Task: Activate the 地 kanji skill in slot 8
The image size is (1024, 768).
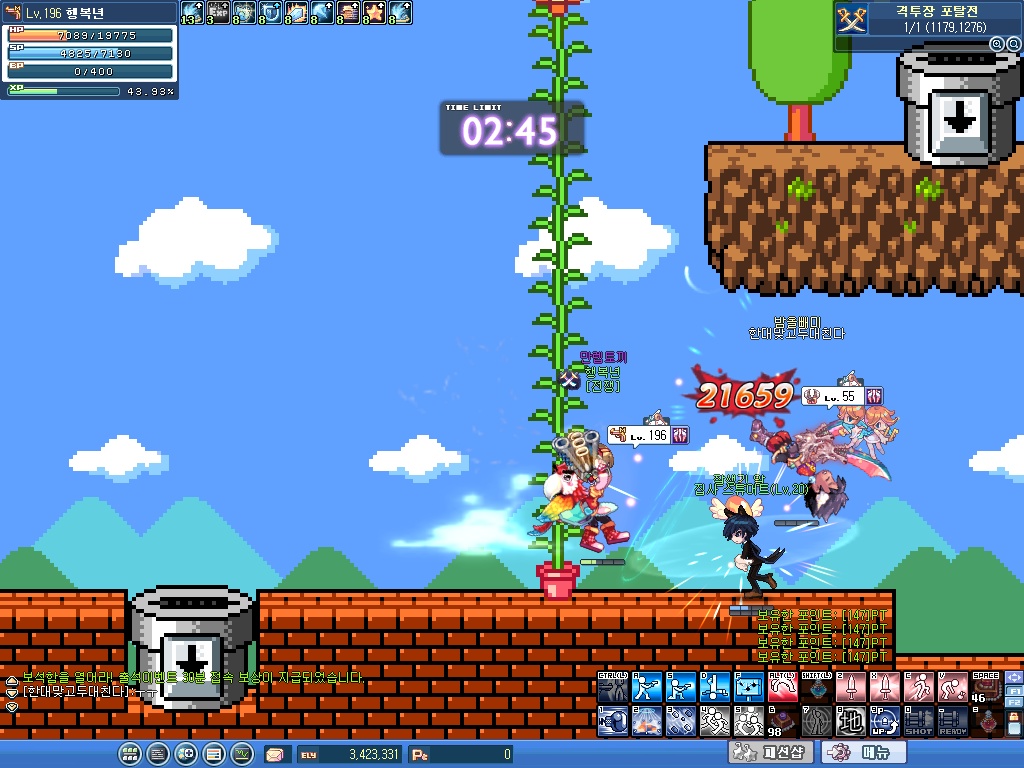Action: (x=851, y=722)
